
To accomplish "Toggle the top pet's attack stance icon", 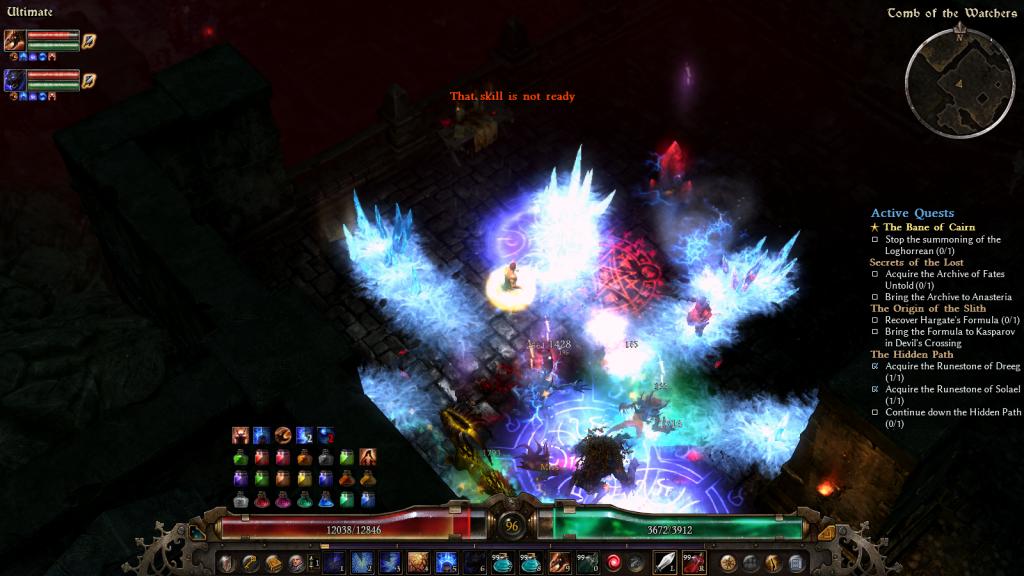I will (x=89, y=40).
